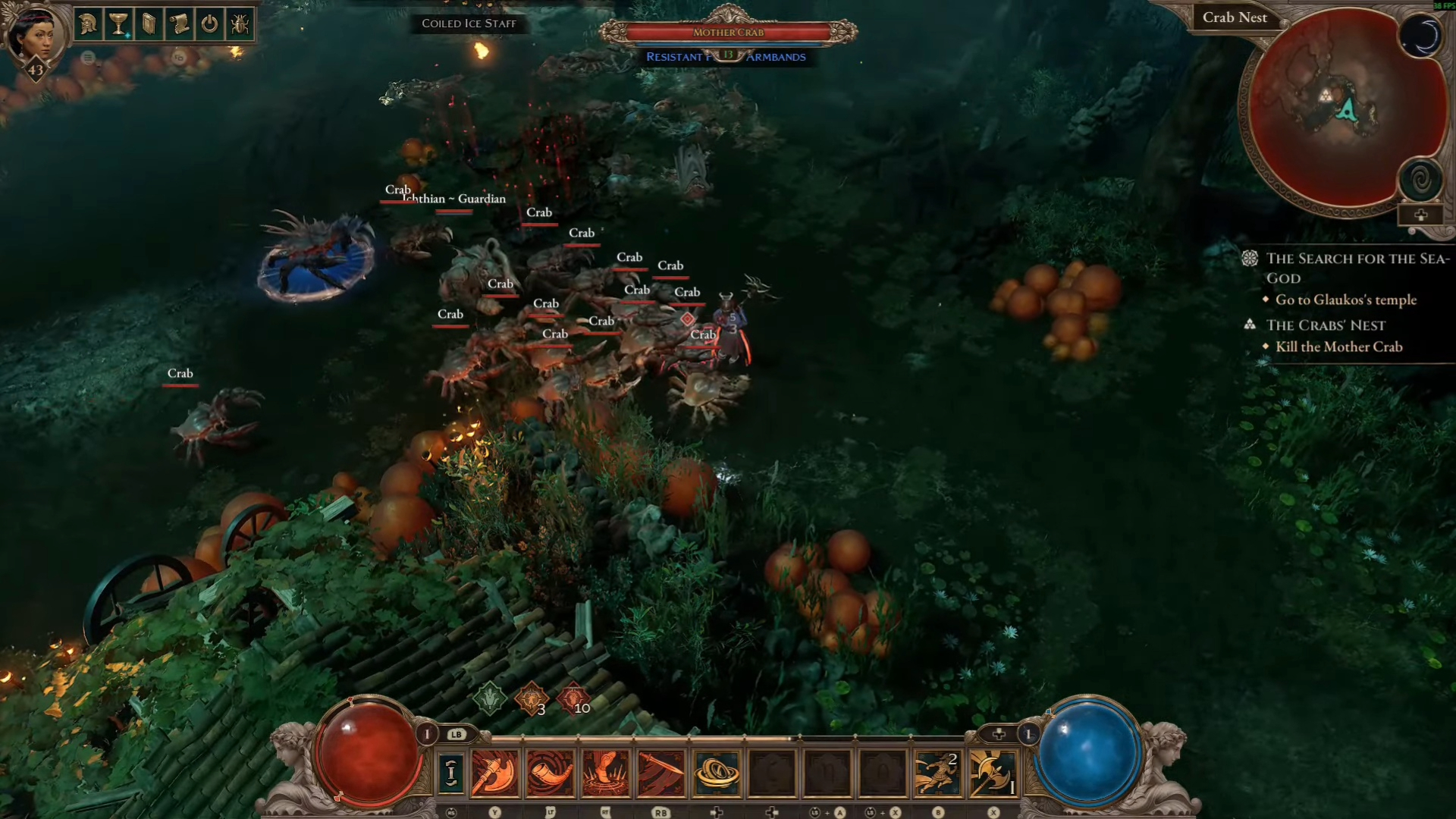Click the power button icon
Image resolution: width=1456 pixels, height=819 pixels.
[209, 24]
